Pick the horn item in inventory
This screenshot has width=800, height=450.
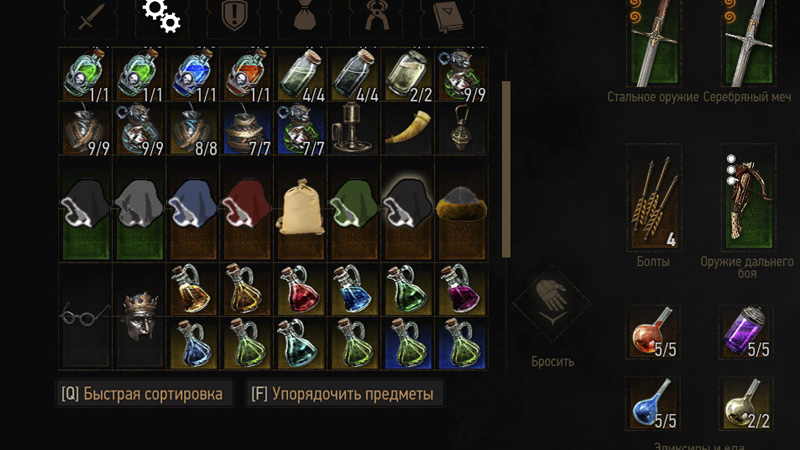point(408,128)
